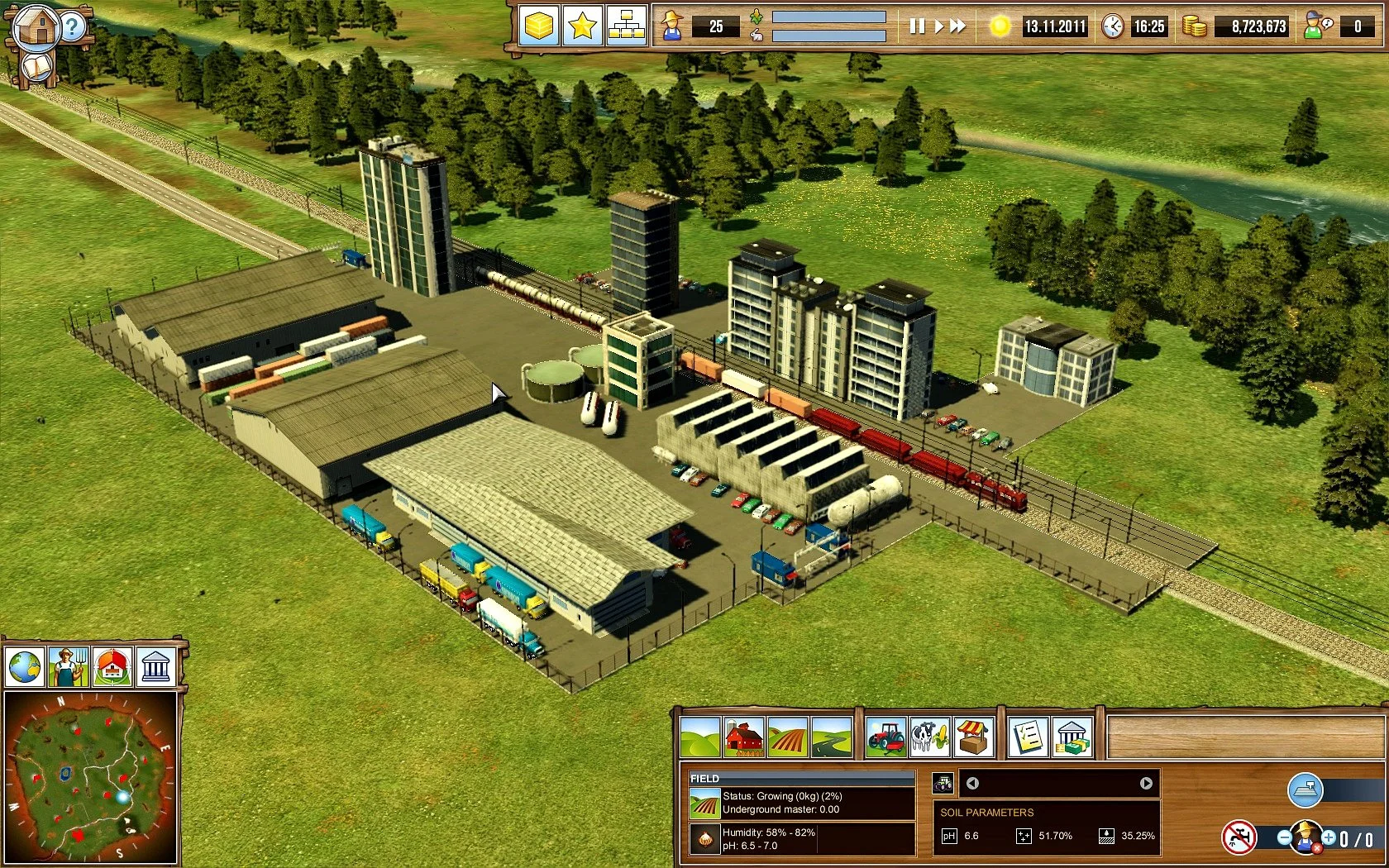Click on the circular minimap
Viewport: 1389px width, 868px height.
click(89, 779)
